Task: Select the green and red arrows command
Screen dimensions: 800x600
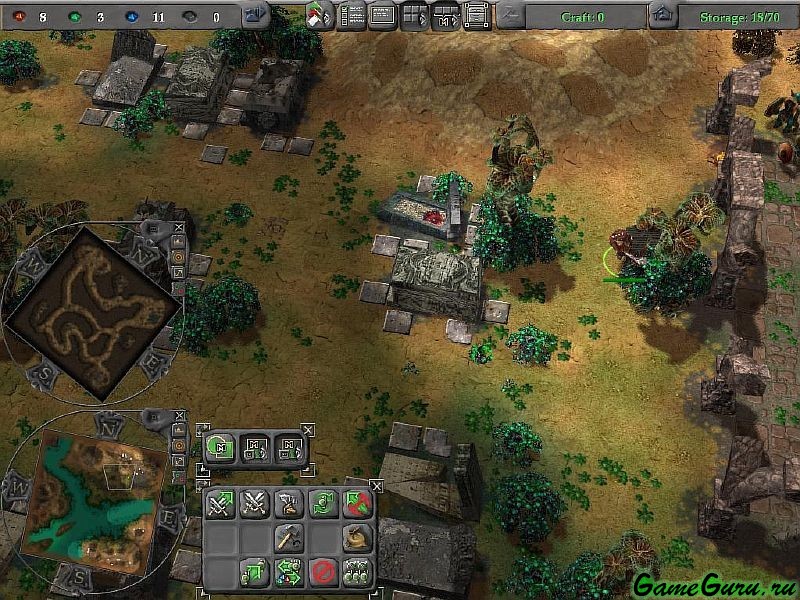Action: [357, 504]
